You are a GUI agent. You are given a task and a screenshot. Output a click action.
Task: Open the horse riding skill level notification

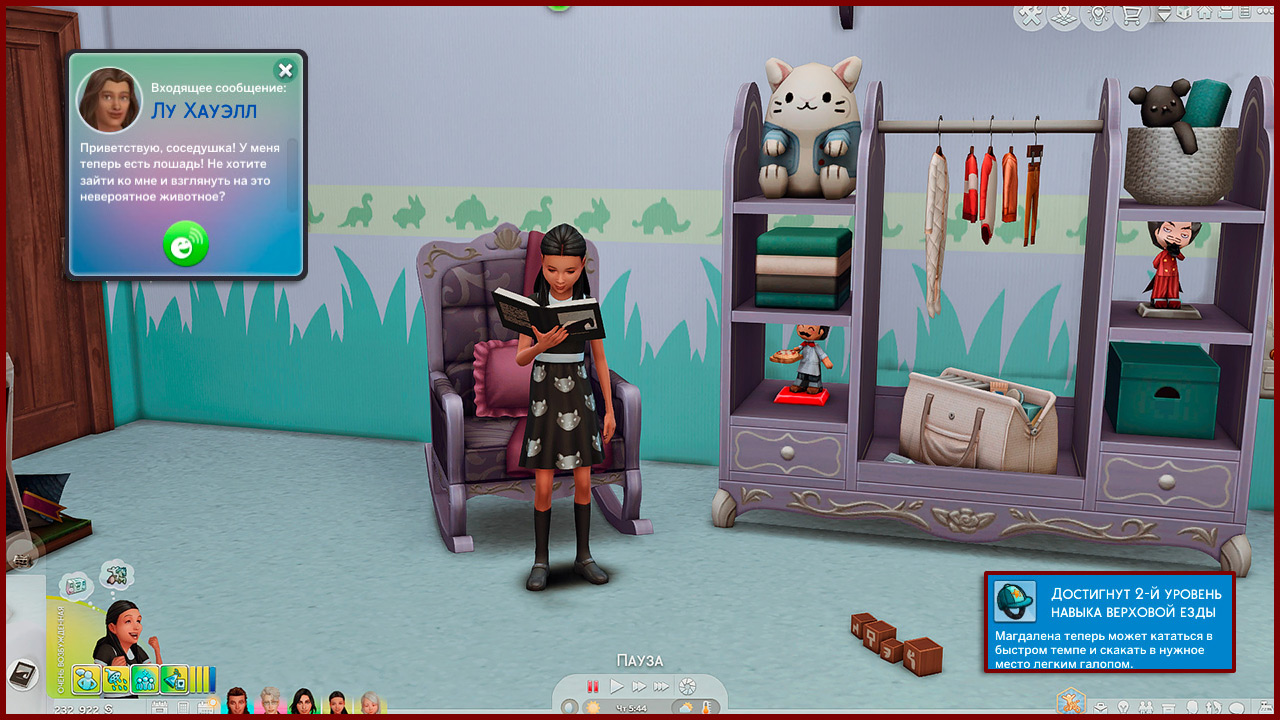click(1109, 622)
